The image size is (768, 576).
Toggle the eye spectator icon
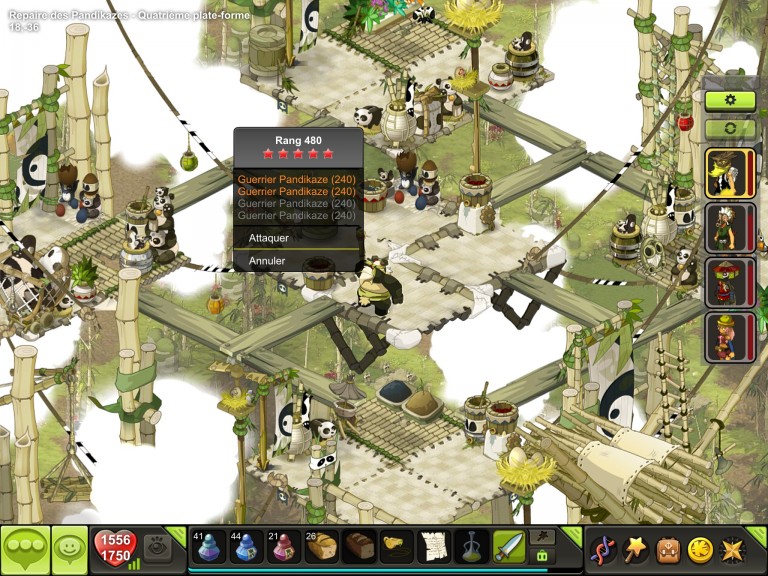click(x=156, y=546)
